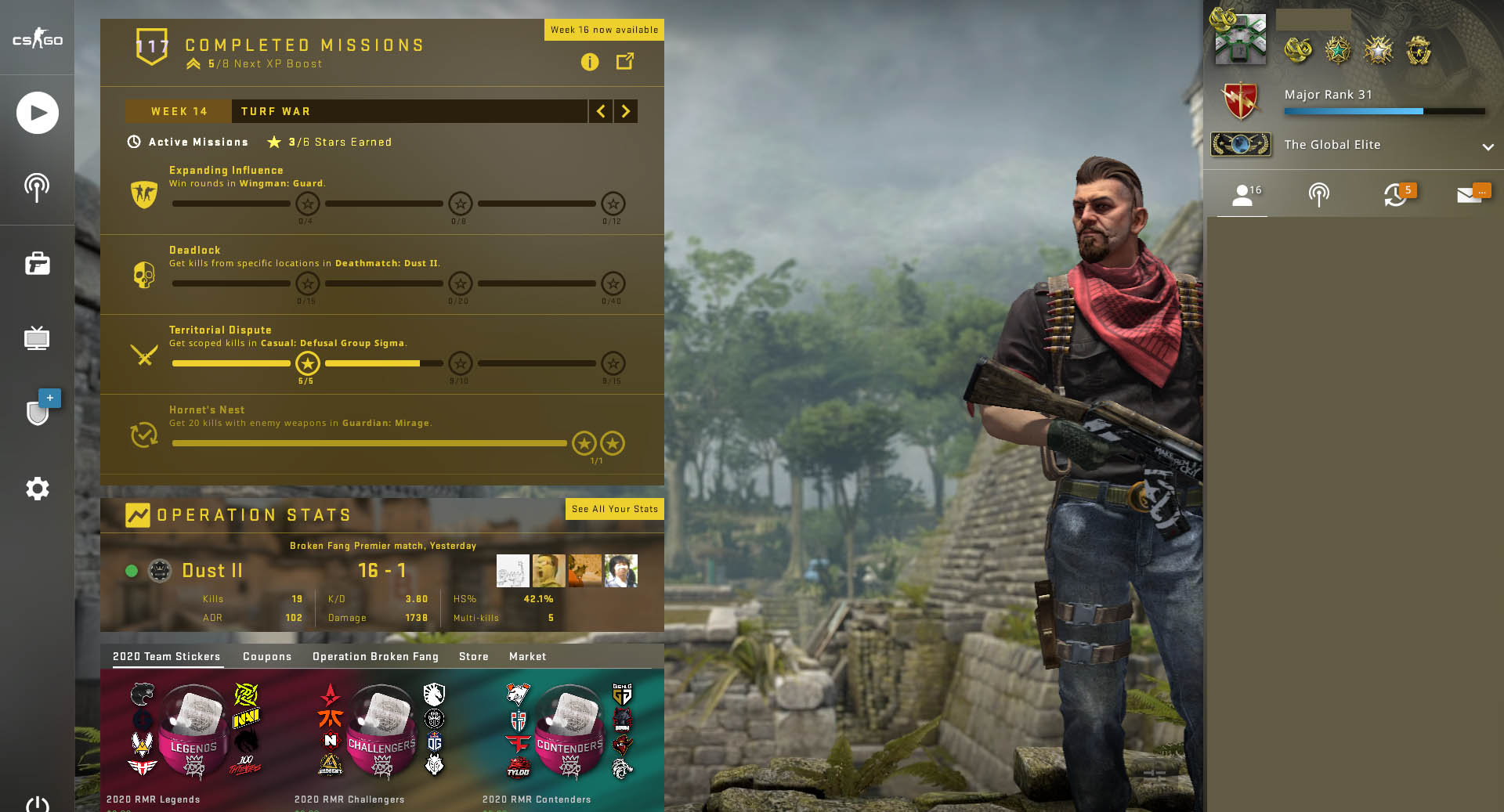1504x812 pixels.
Task: Switch to the Coupons tab
Action: pos(267,656)
